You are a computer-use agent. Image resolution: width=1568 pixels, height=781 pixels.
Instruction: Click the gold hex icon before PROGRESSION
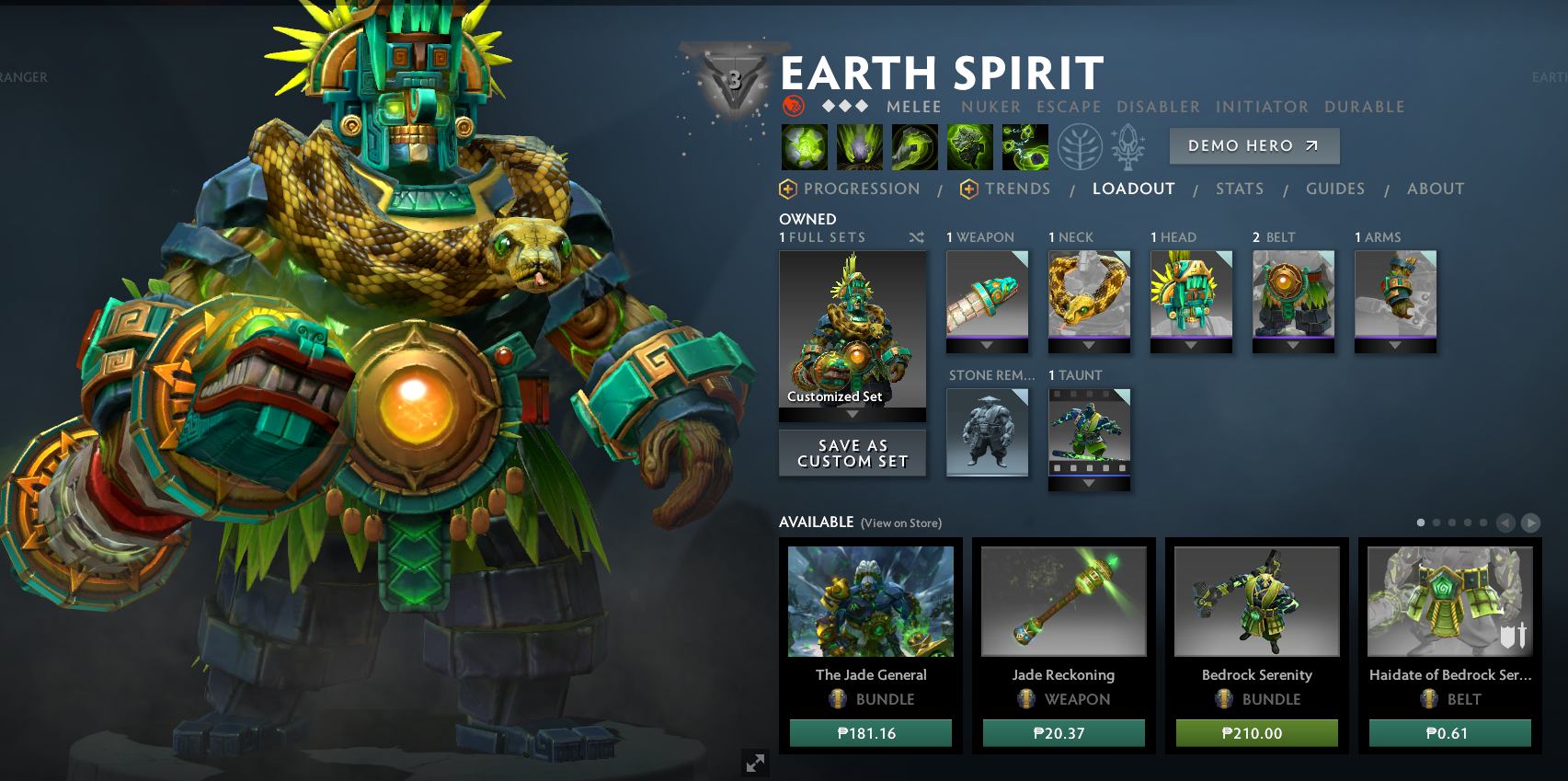pyautogui.click(x=786, y=189)
